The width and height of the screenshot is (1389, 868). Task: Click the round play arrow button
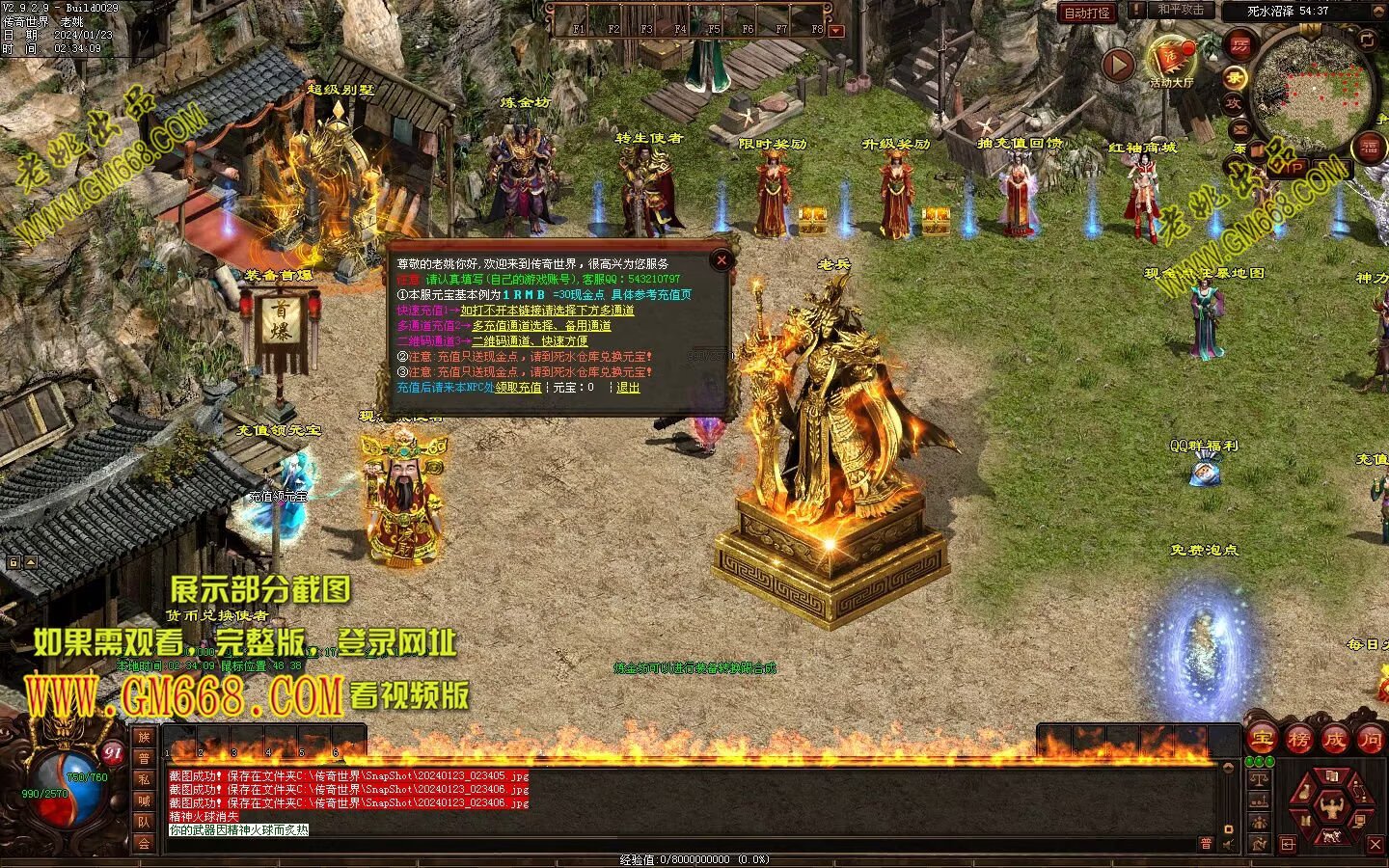(x=1119, y=66)
